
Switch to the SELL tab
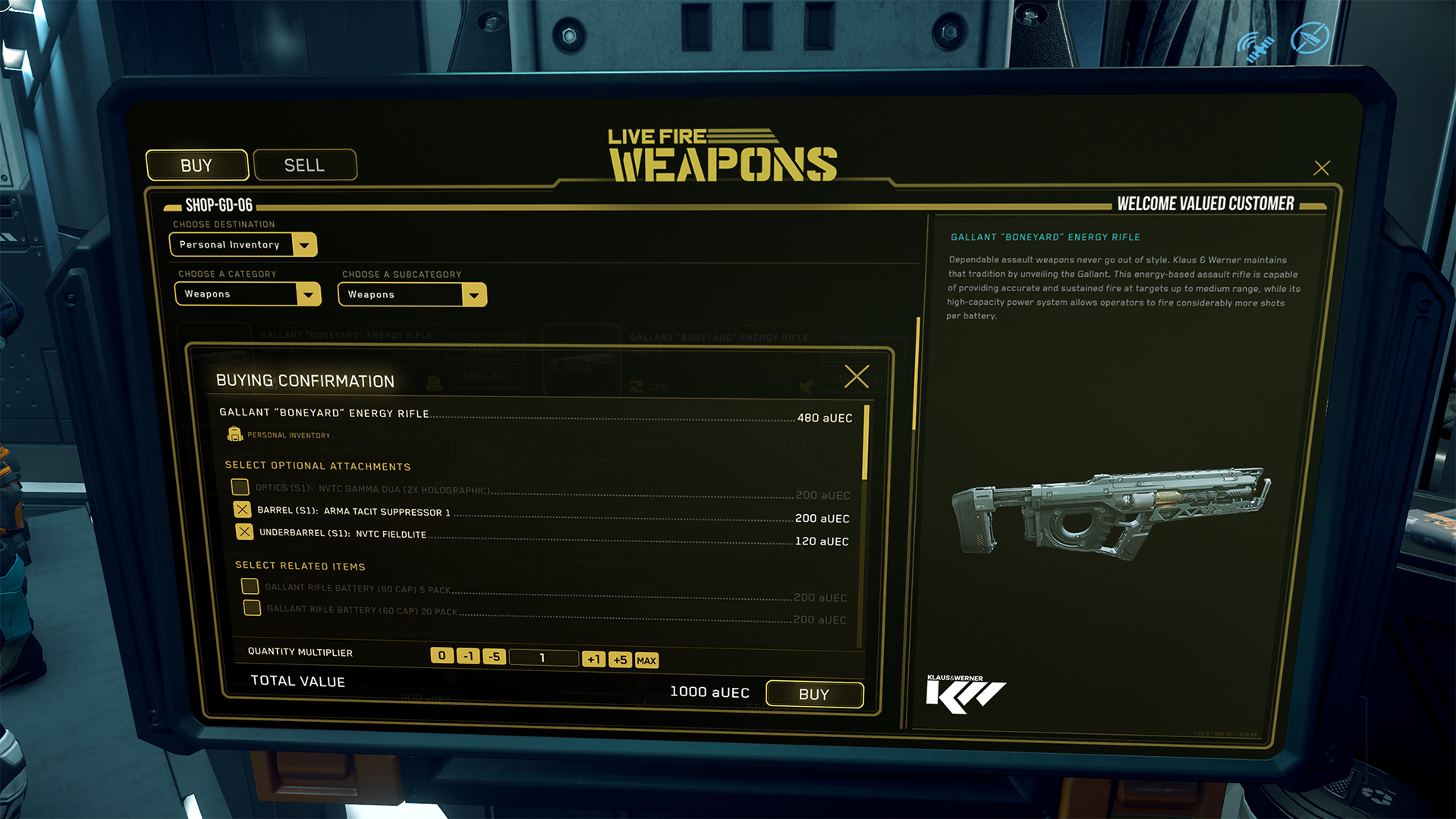pyautogui.click(x=304, y=165)
